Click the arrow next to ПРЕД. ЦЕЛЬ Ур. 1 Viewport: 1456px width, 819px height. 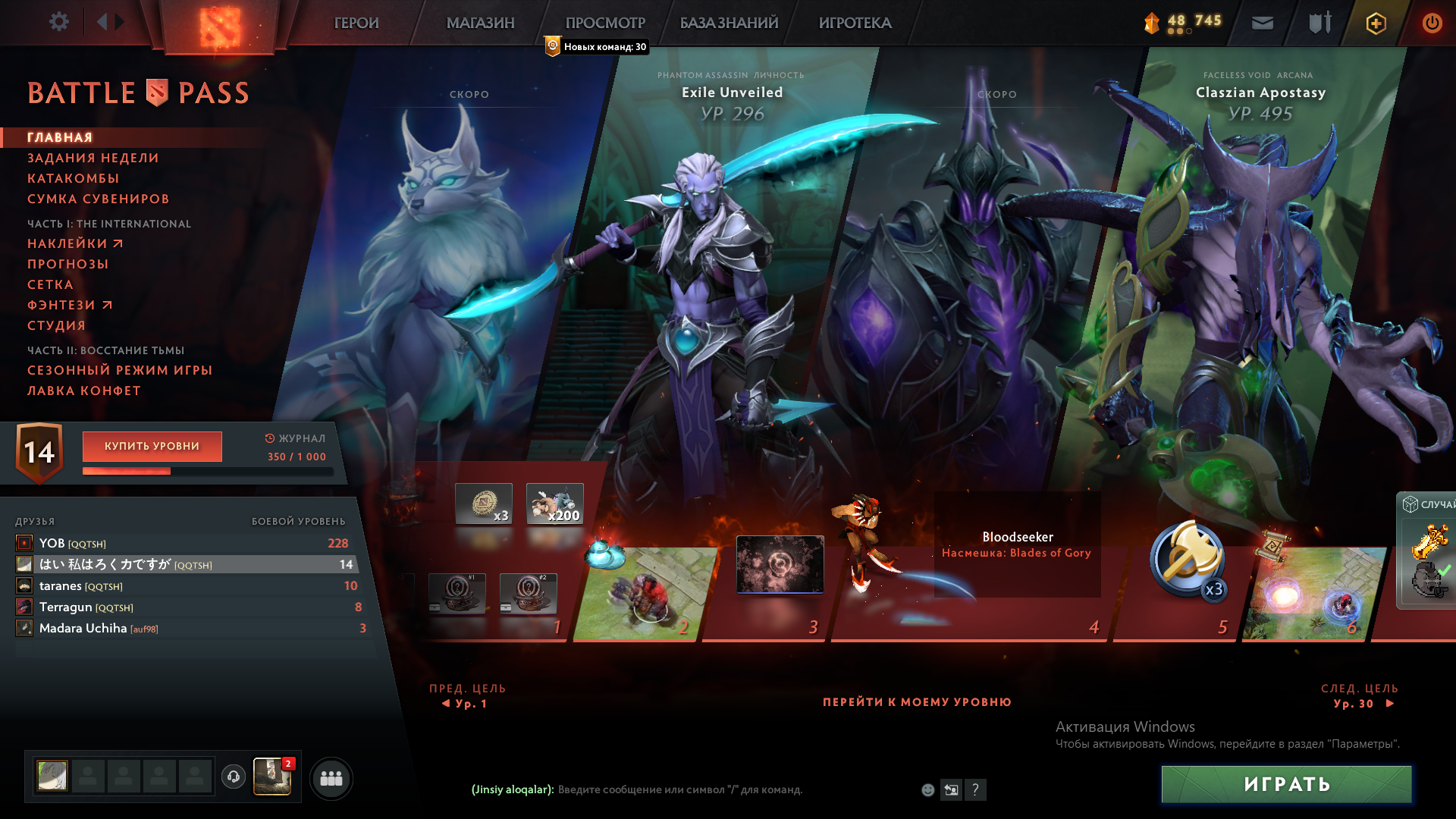pyautogui.click(x=446, y=703)
